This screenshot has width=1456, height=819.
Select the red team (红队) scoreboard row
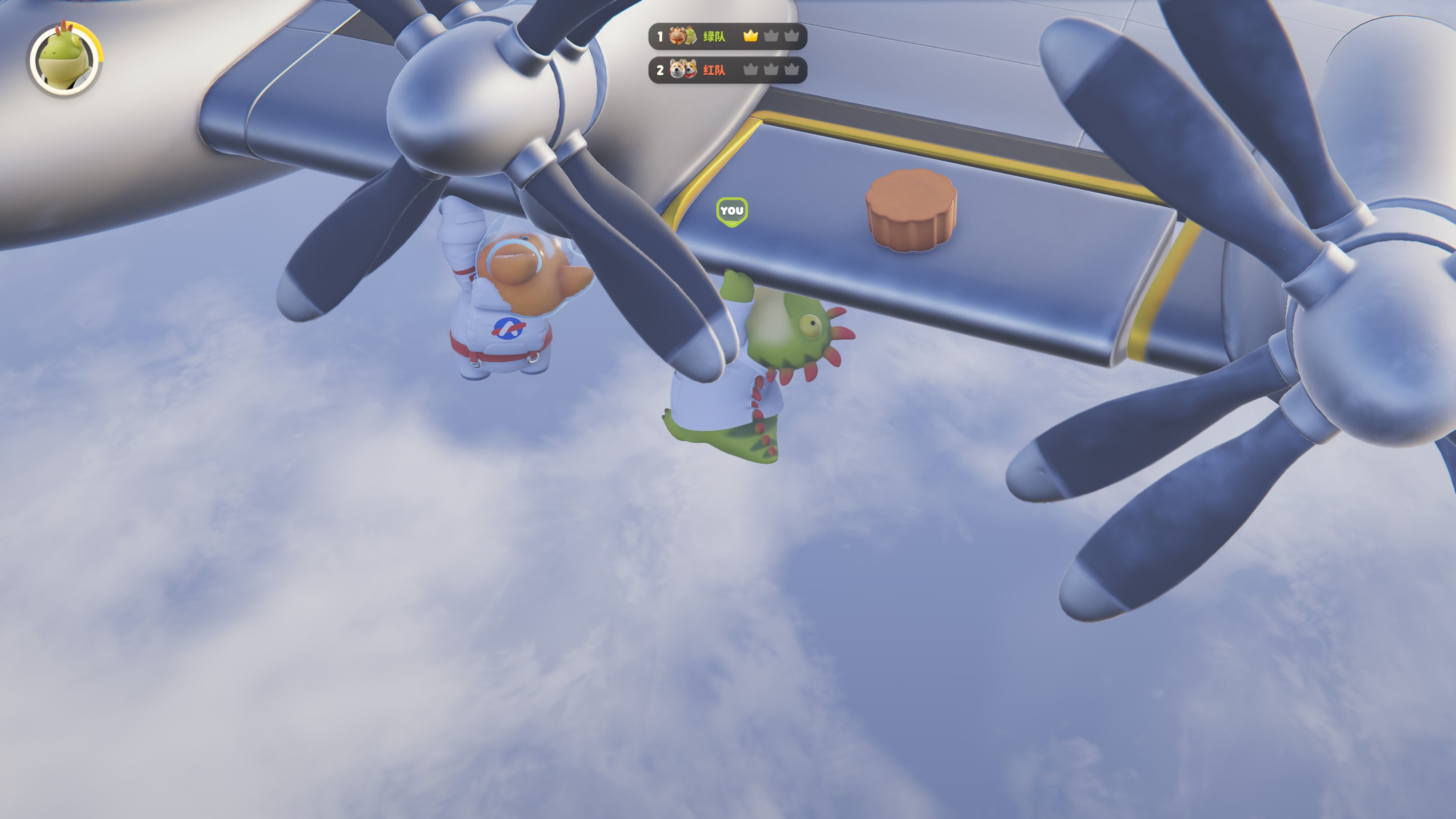727,70
